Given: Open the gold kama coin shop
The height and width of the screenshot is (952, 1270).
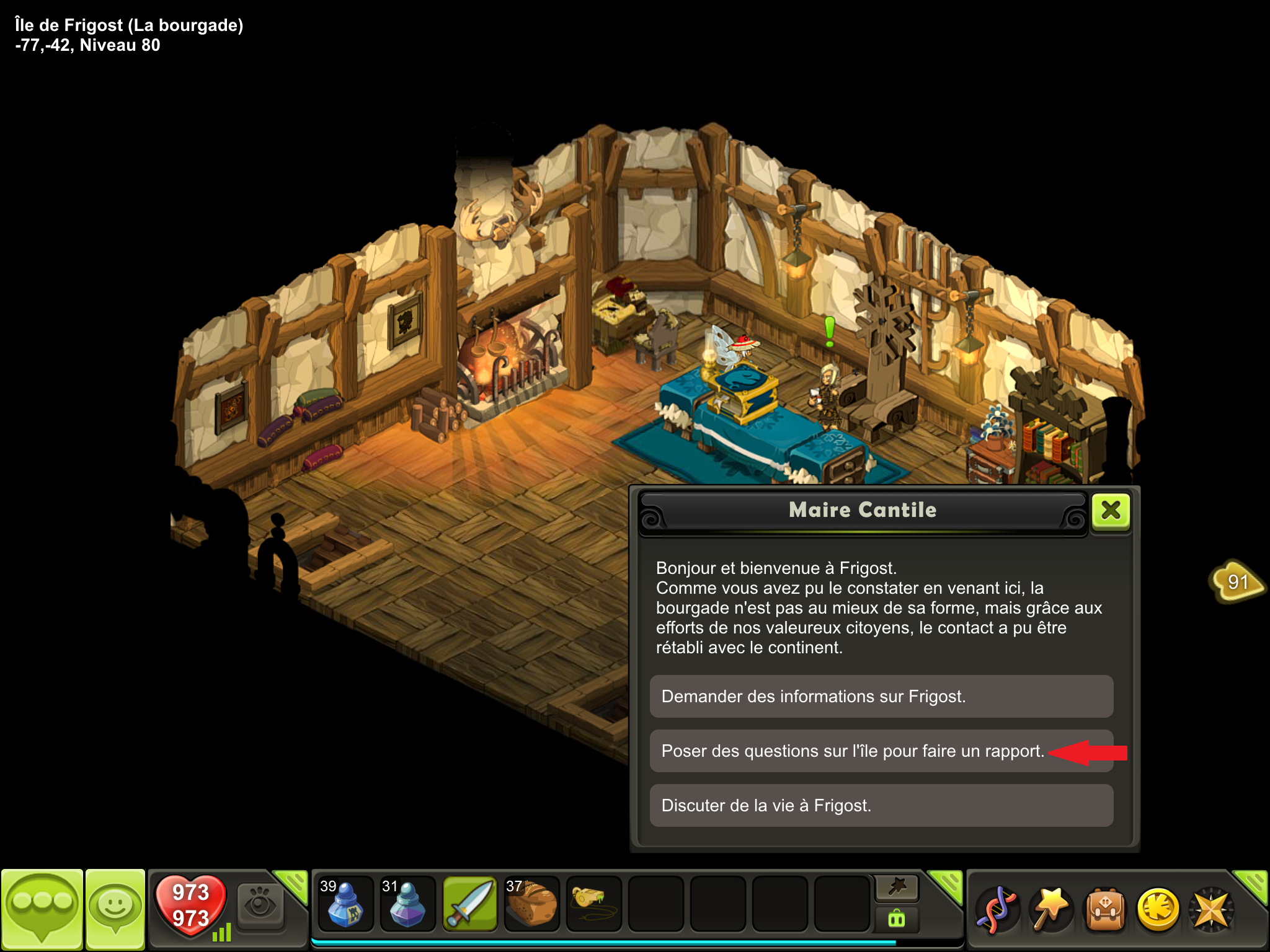Looking at the screenshot, I should [x=1158, y=910].
